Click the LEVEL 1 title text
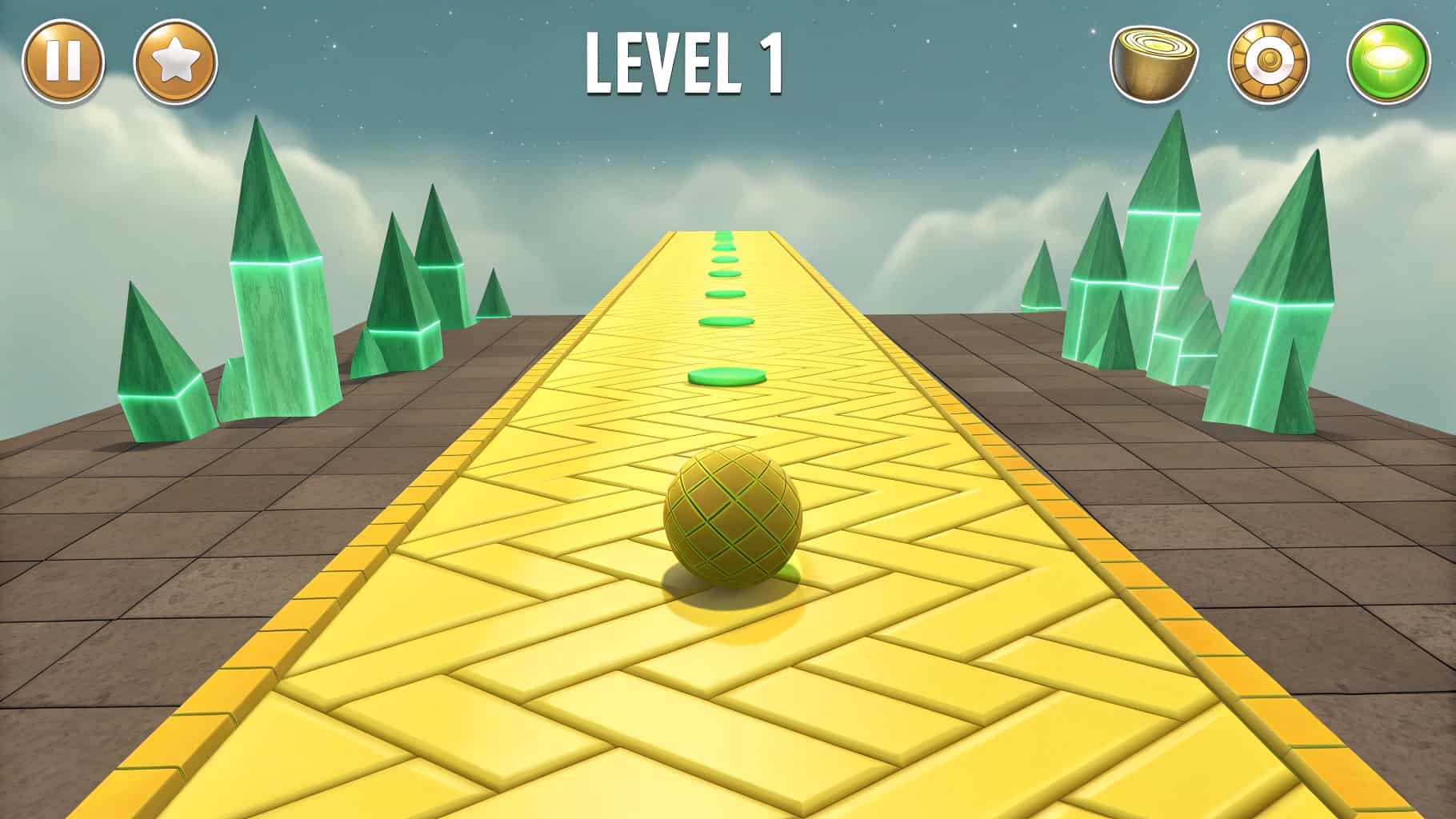 [x=685, y=62]
